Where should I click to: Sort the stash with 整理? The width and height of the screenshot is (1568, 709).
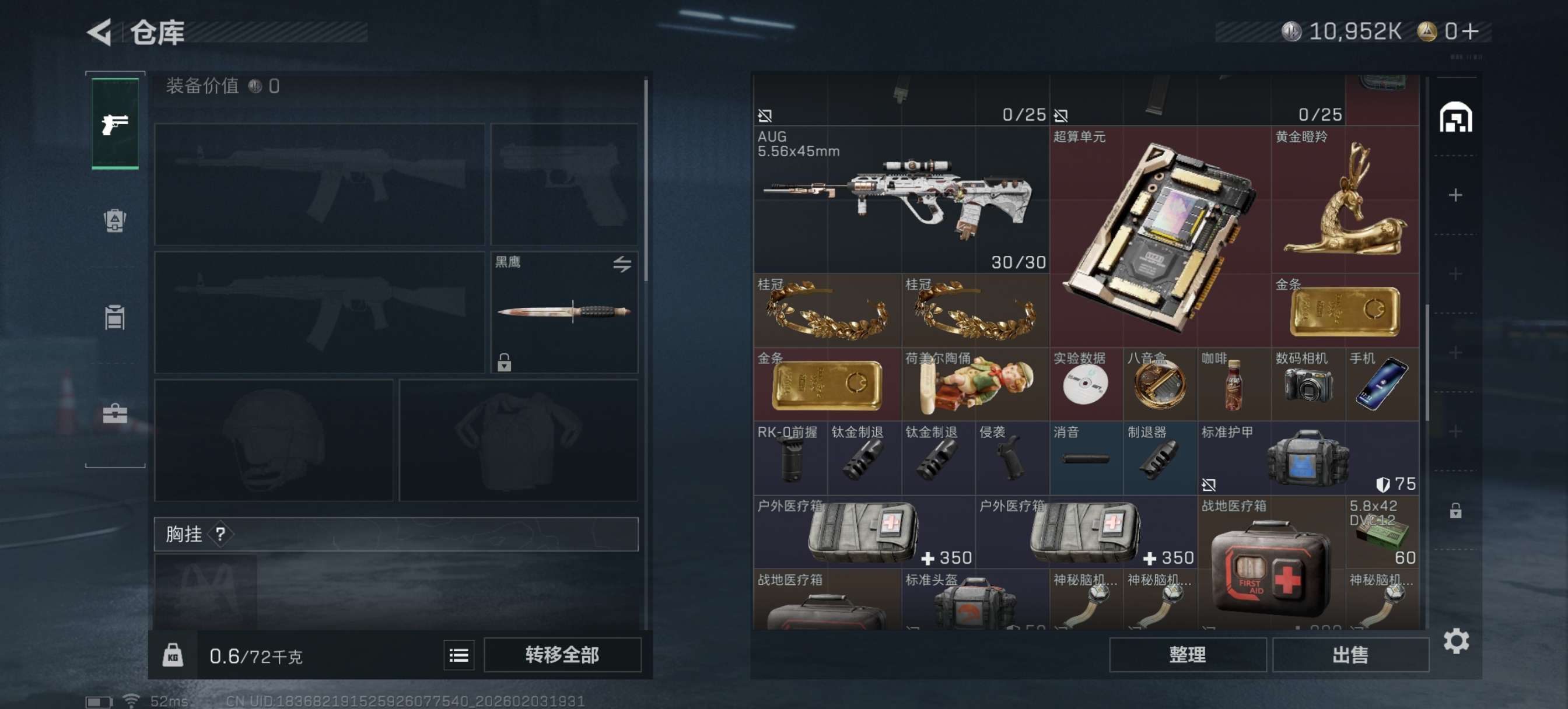coord(1187,655)
